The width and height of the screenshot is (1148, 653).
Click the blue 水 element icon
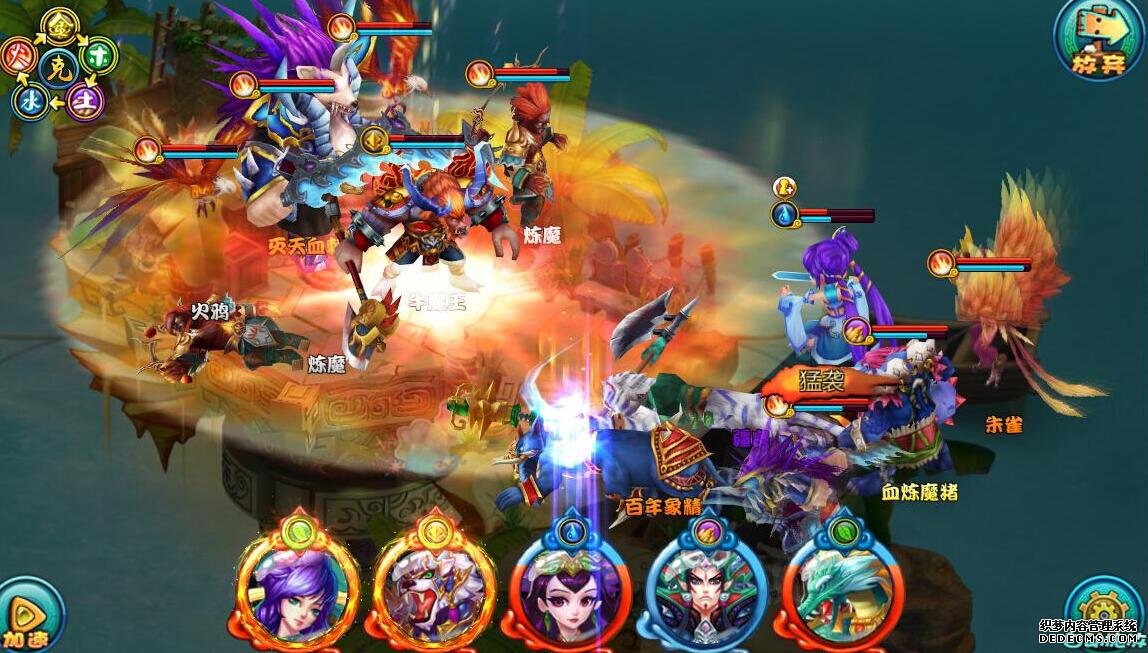tap(31, 100)
